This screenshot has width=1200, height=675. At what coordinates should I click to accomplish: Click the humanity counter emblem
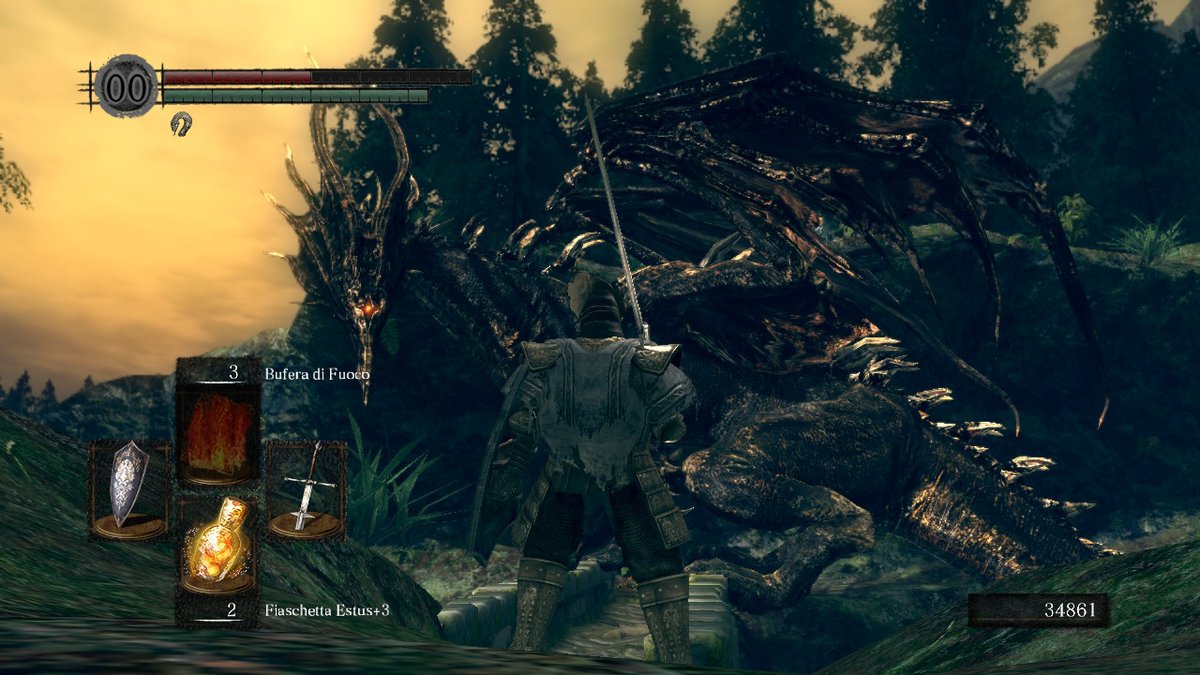coord(126,87)
